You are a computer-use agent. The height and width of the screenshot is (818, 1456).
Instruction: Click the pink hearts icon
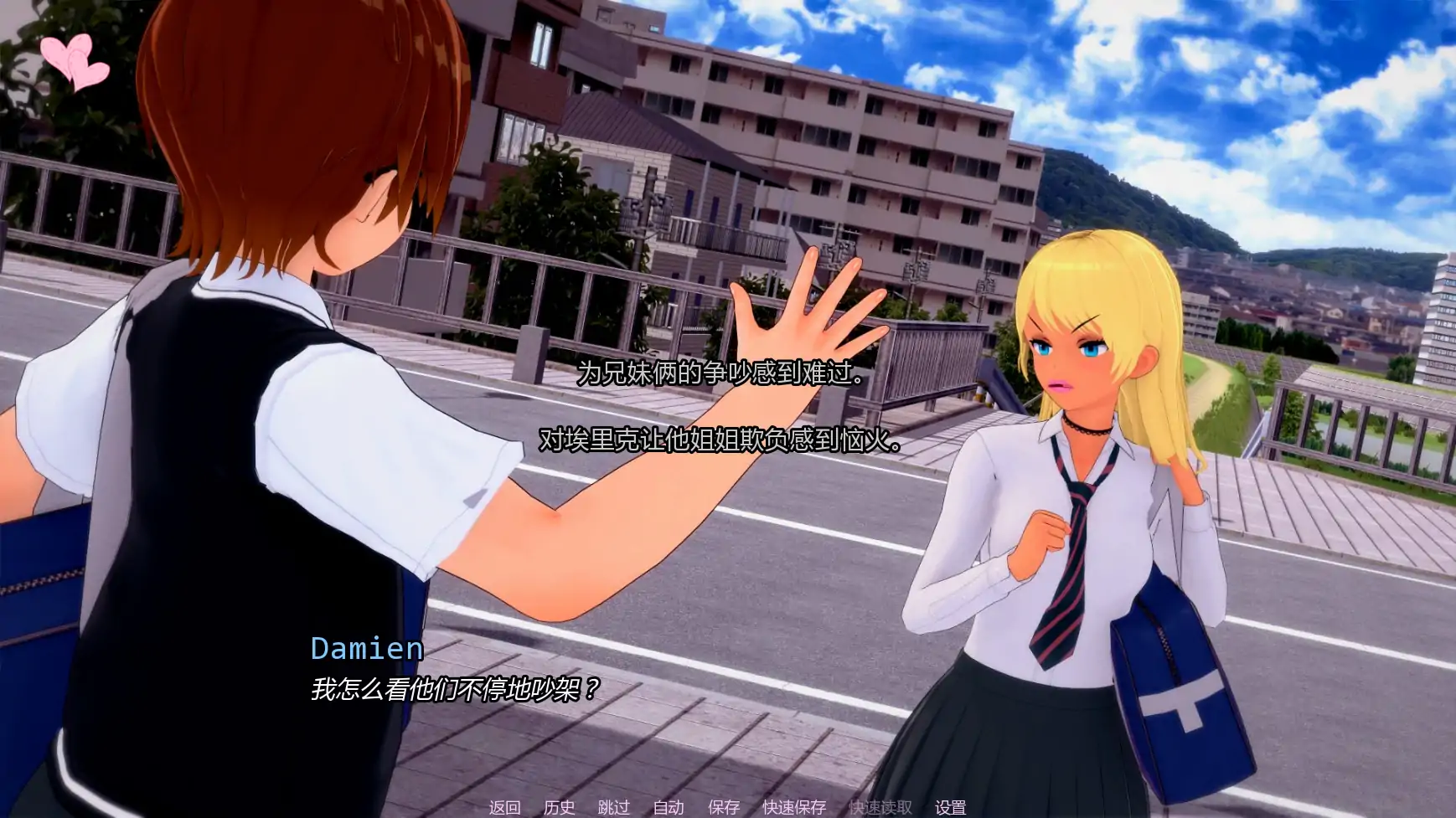(74, 61)
